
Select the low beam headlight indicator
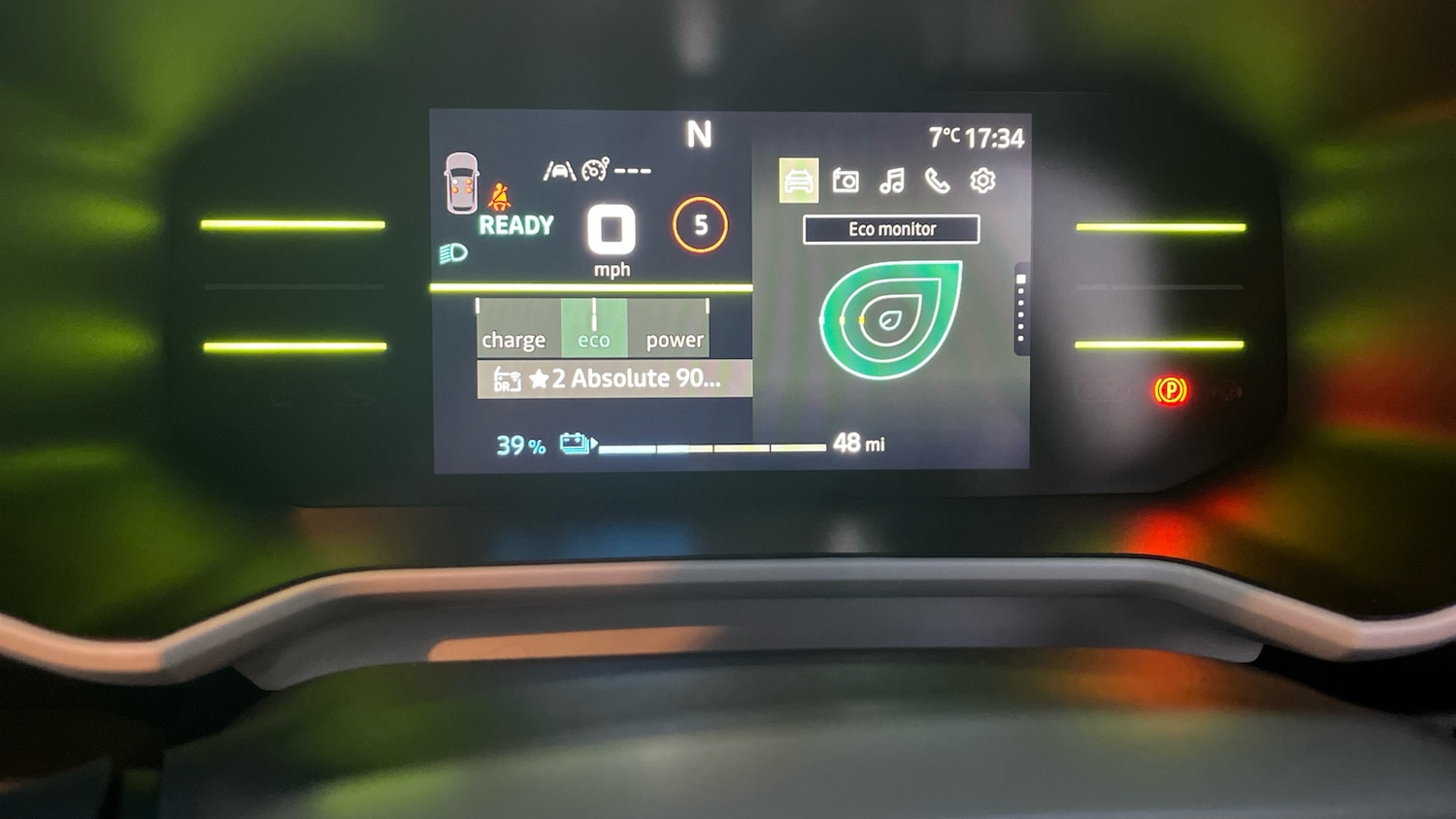[451, 253]
